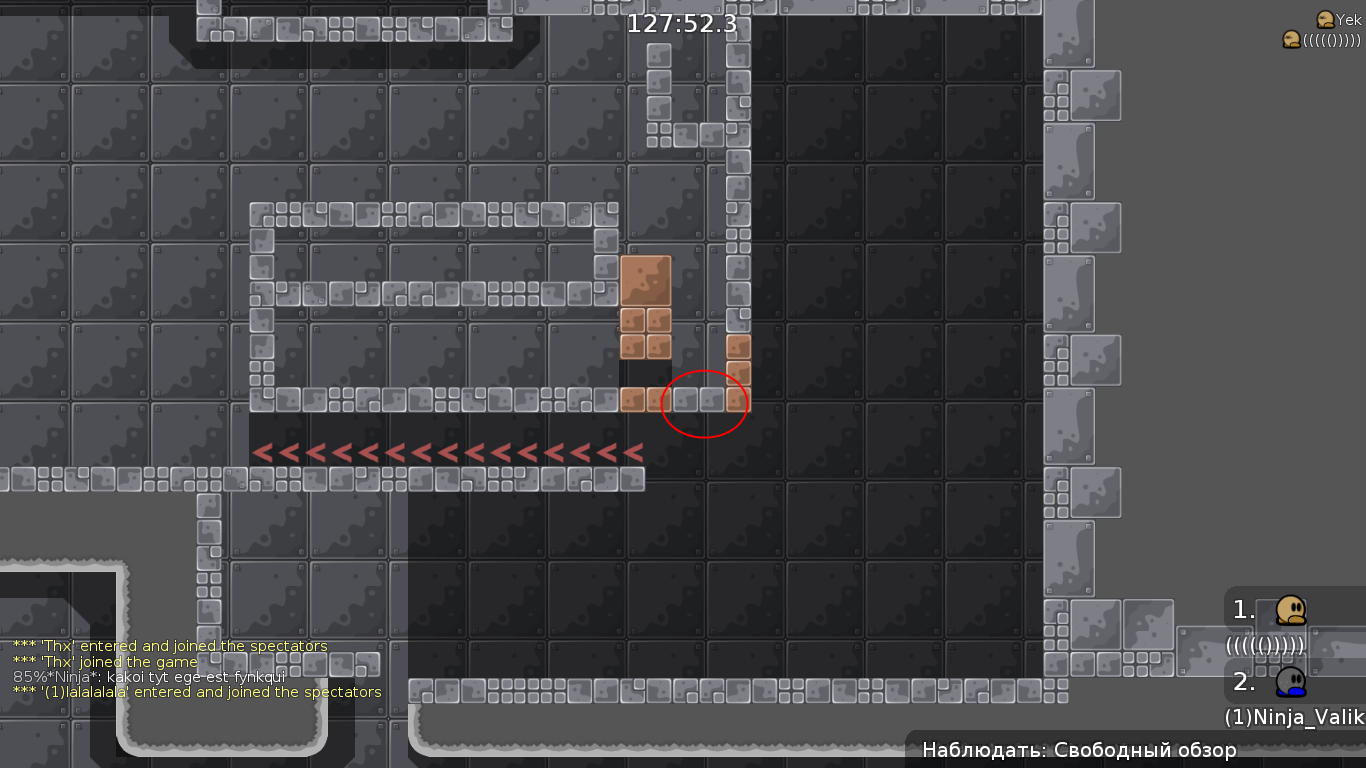Viewport: 1366px width, 768px height.
Task: Click the '2.' ranking number in scoreboard
Action: 1243,681
